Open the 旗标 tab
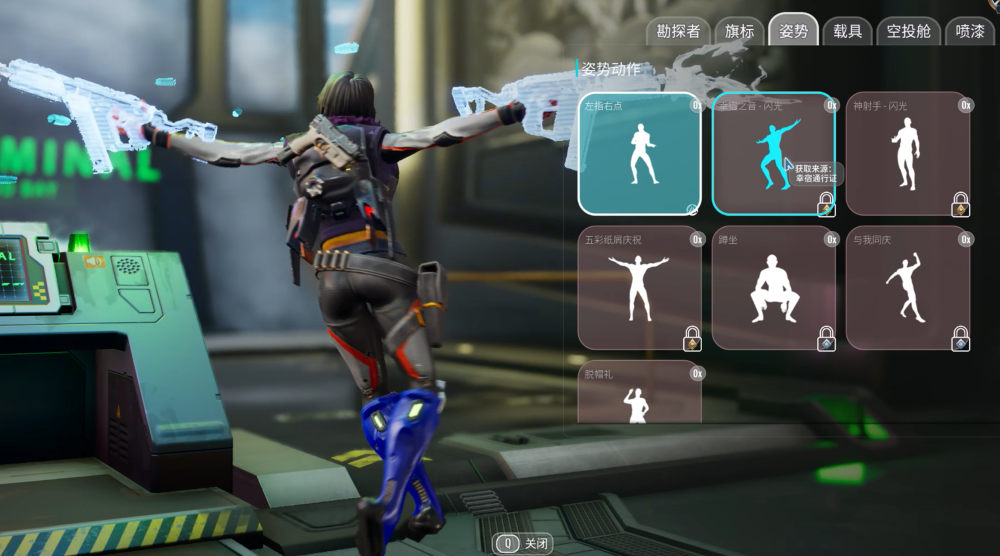1000x556 pixels. (740, 31)
